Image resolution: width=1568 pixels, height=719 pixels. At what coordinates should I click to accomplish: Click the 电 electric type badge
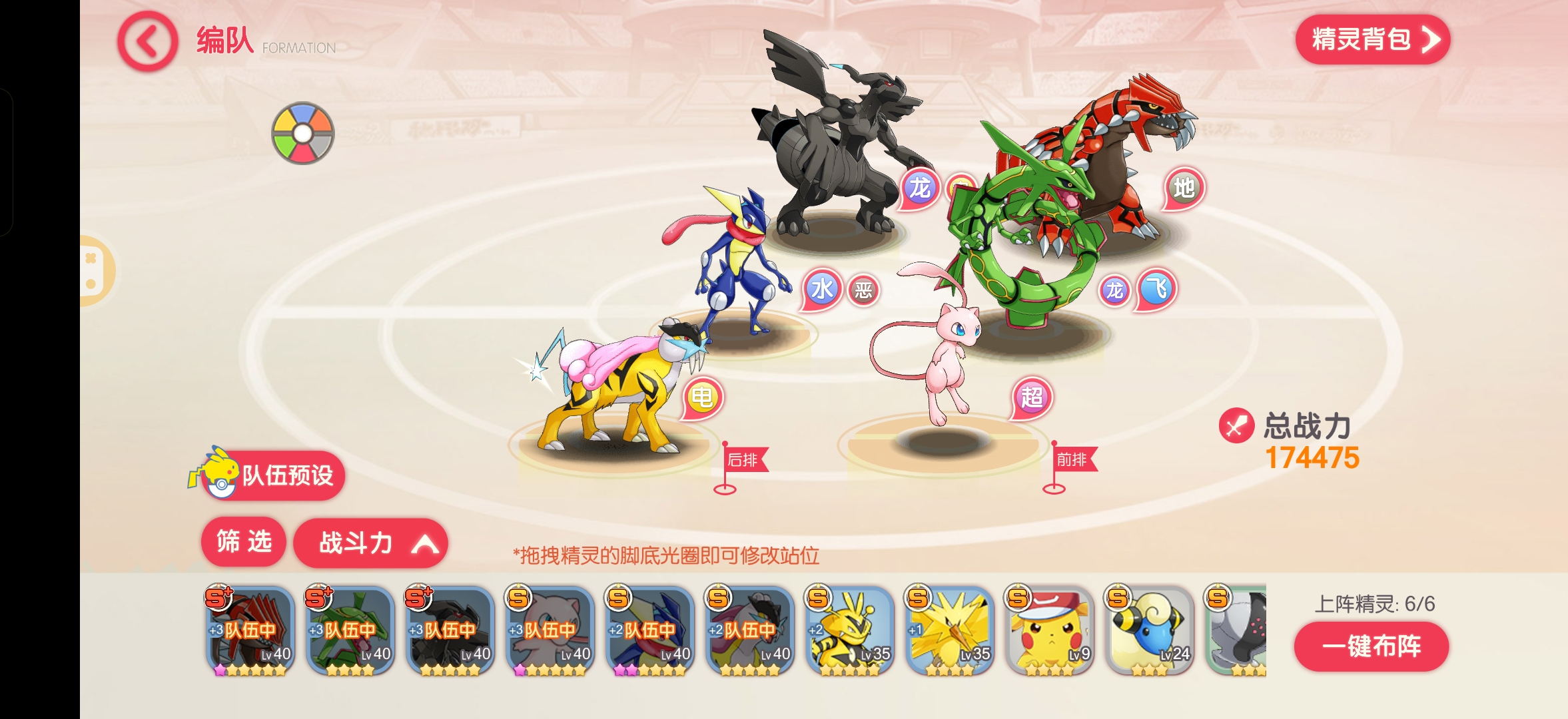[703, 398]
